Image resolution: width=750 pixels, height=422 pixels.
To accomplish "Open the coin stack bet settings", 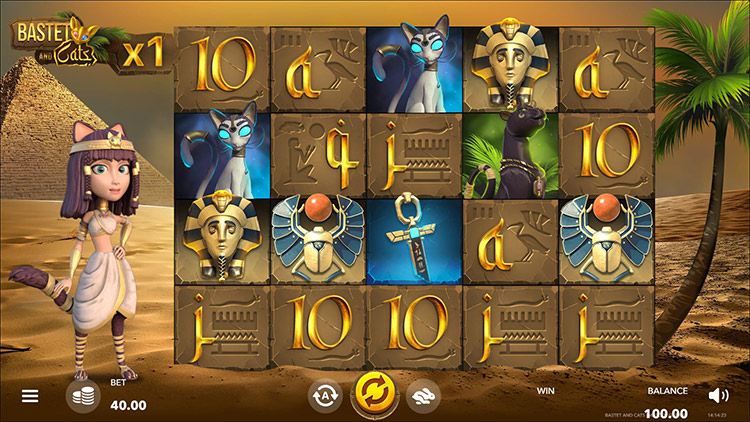I will pos(83,396).
